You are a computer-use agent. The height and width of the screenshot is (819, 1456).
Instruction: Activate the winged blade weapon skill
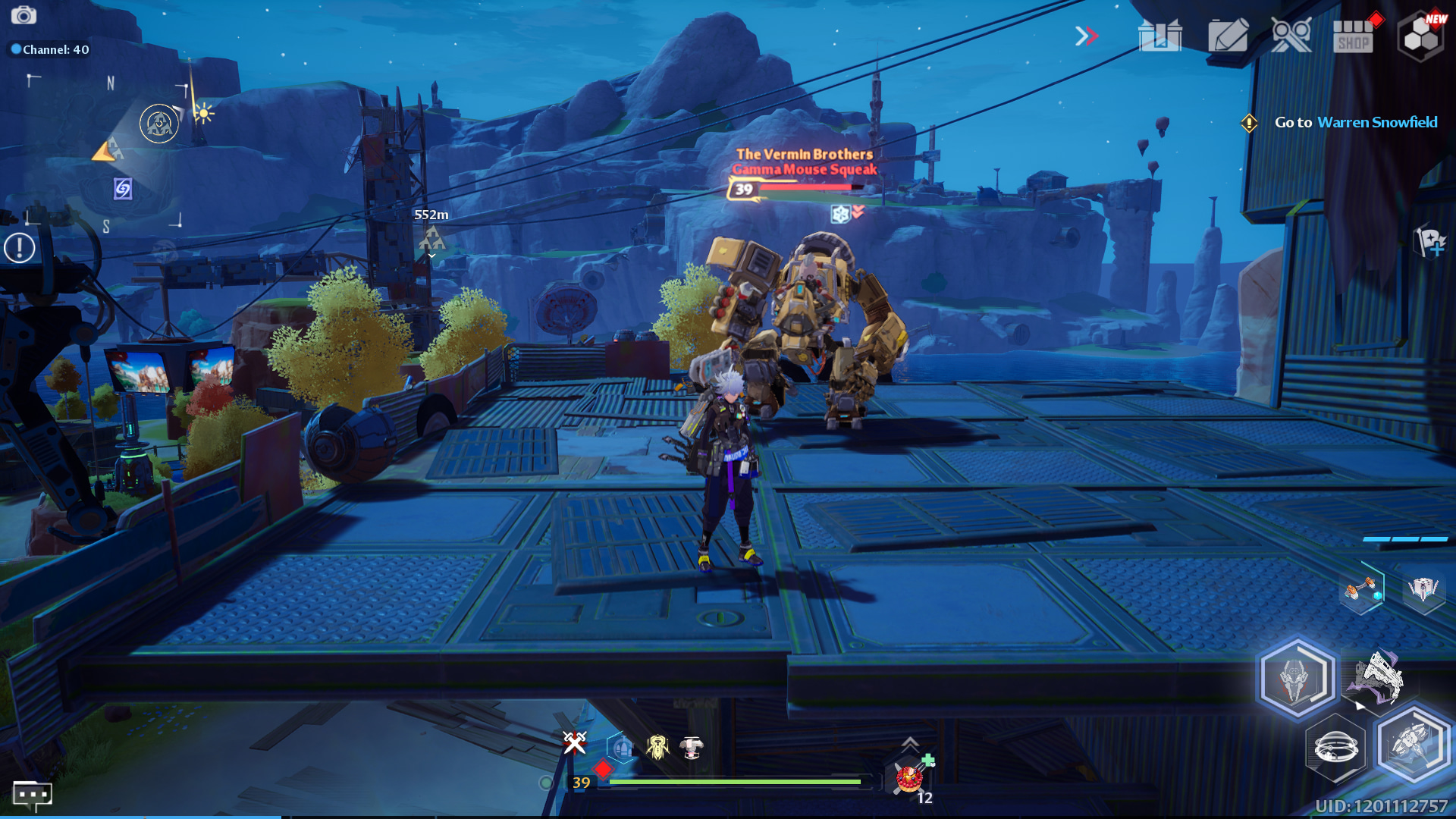[x=1414, y=743]
